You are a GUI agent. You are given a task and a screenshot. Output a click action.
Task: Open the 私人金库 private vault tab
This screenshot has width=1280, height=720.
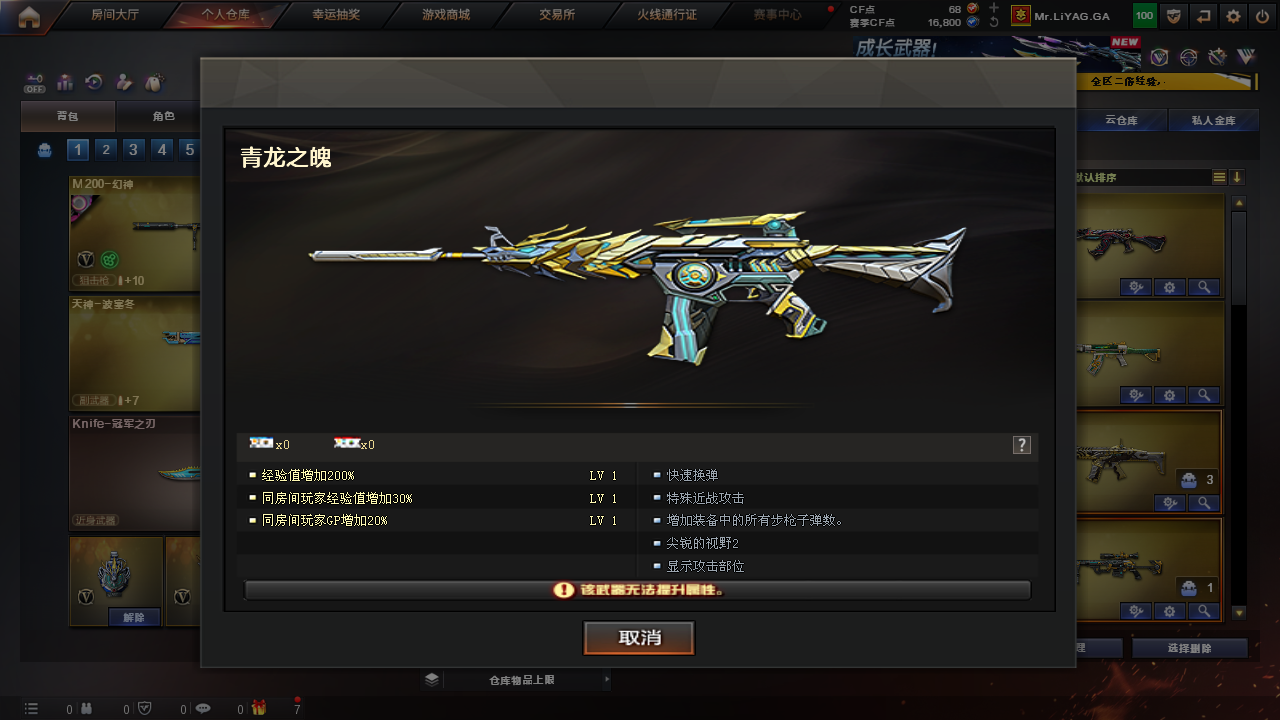pos(1213,121)
